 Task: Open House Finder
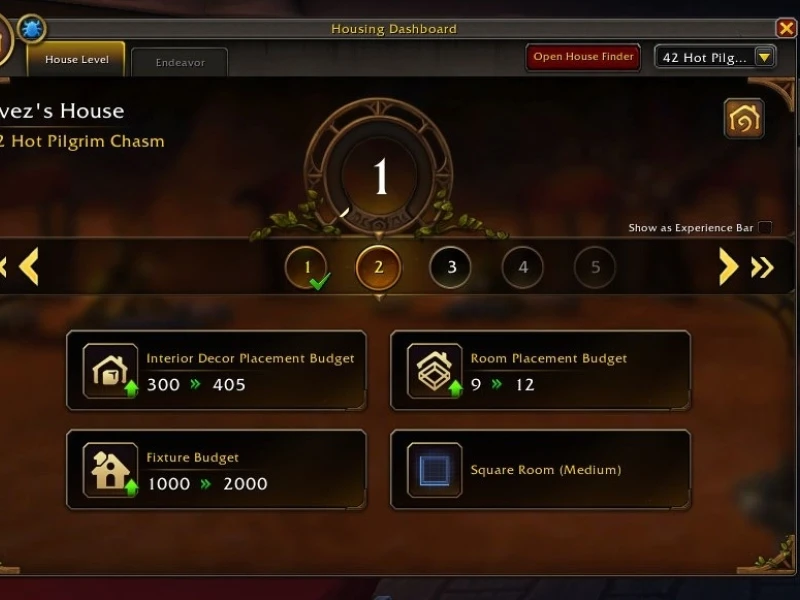[583, 57]
